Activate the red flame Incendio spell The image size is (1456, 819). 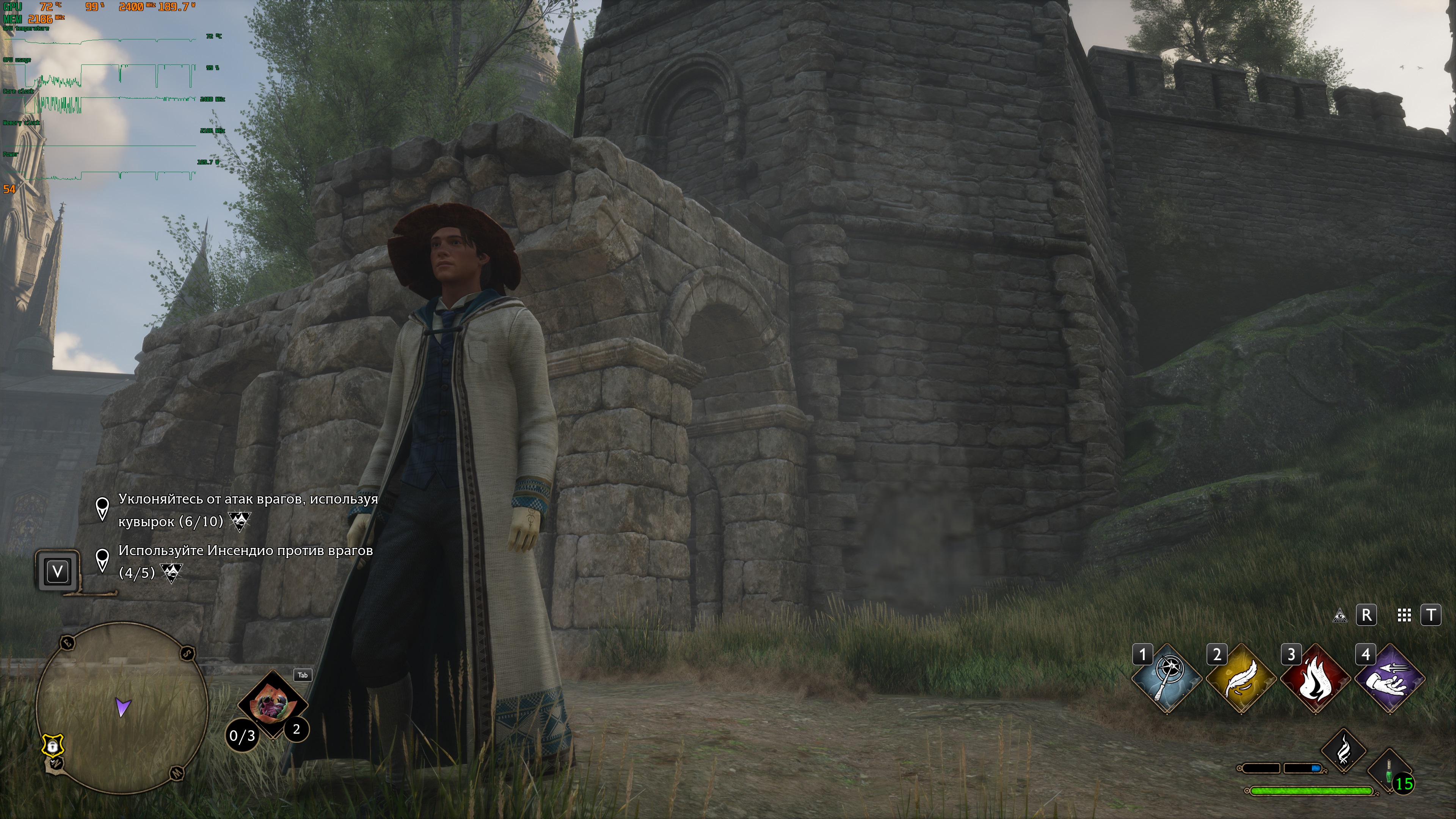click(1315, 679)
